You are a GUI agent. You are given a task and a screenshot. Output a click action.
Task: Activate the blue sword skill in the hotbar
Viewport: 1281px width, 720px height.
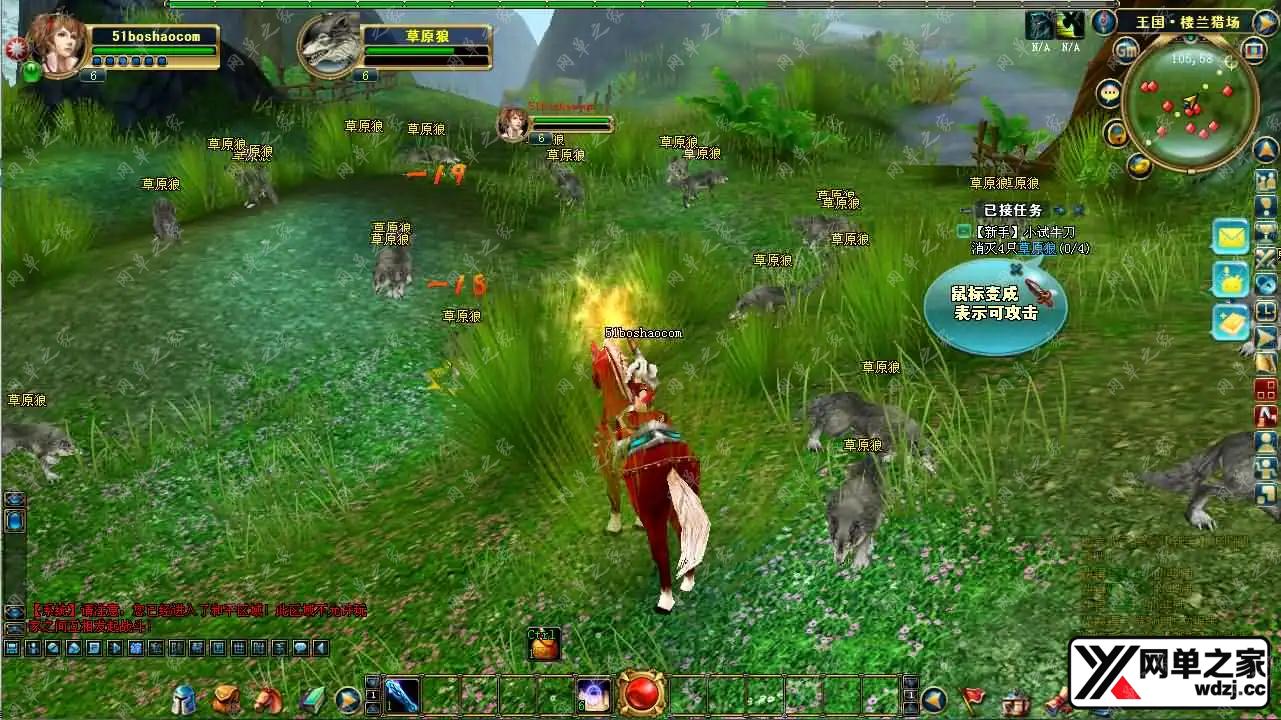(402, 695)
